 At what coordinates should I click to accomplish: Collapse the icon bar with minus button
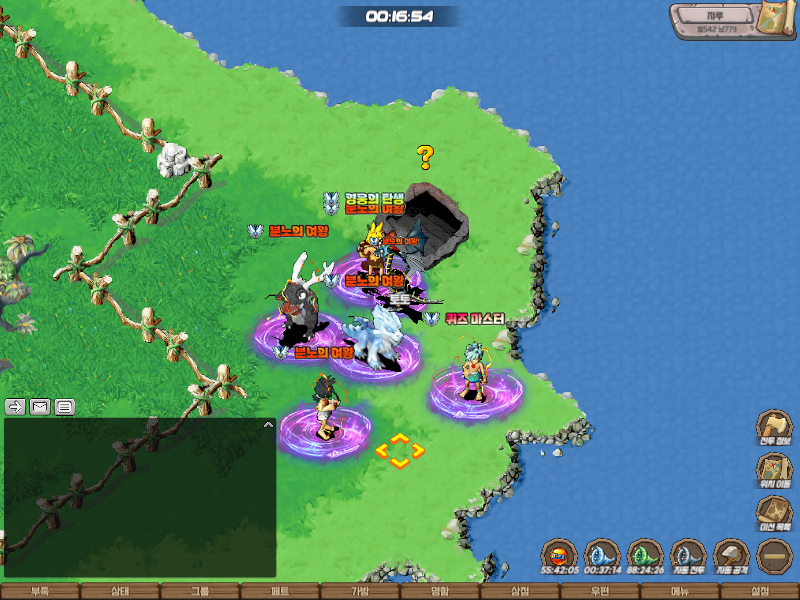pos(775,556)
